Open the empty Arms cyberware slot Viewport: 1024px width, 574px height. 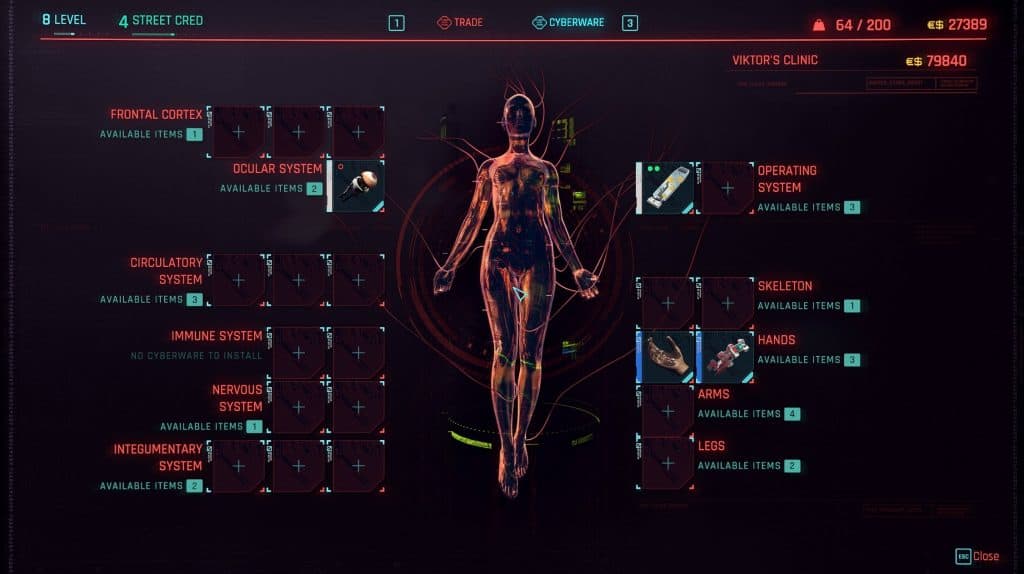tap(667, 411)
